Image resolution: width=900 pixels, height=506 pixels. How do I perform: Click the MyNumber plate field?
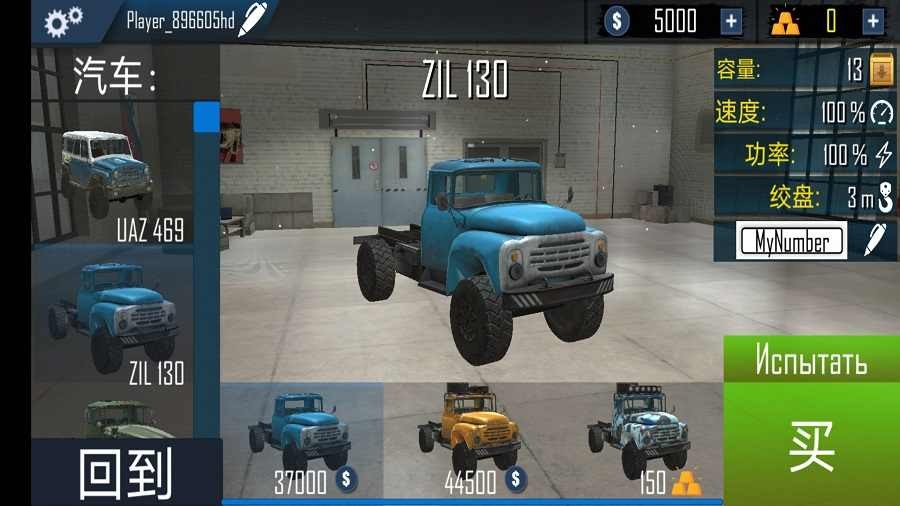[790, 241]
